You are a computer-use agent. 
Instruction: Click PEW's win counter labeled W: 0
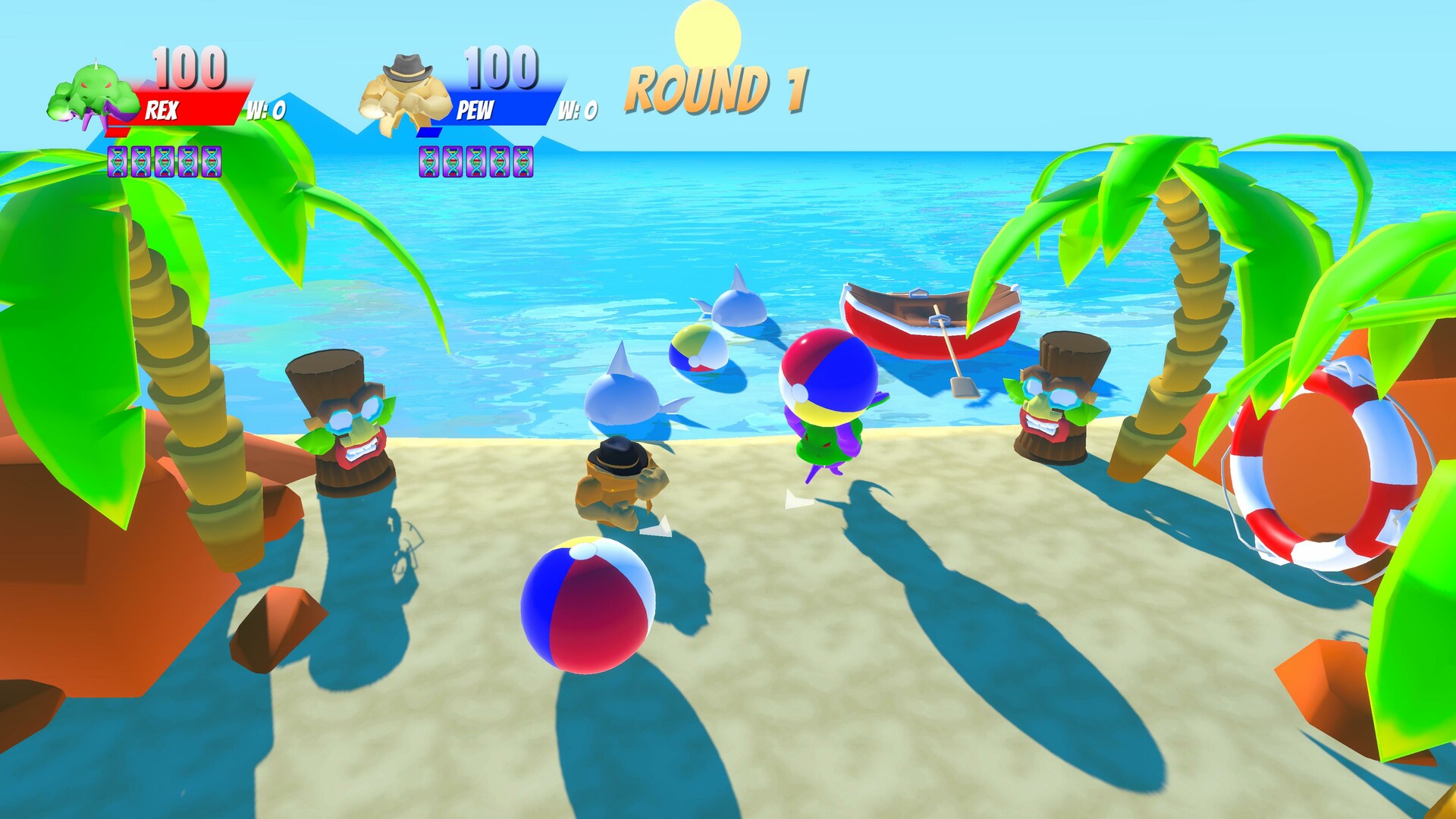579,111
